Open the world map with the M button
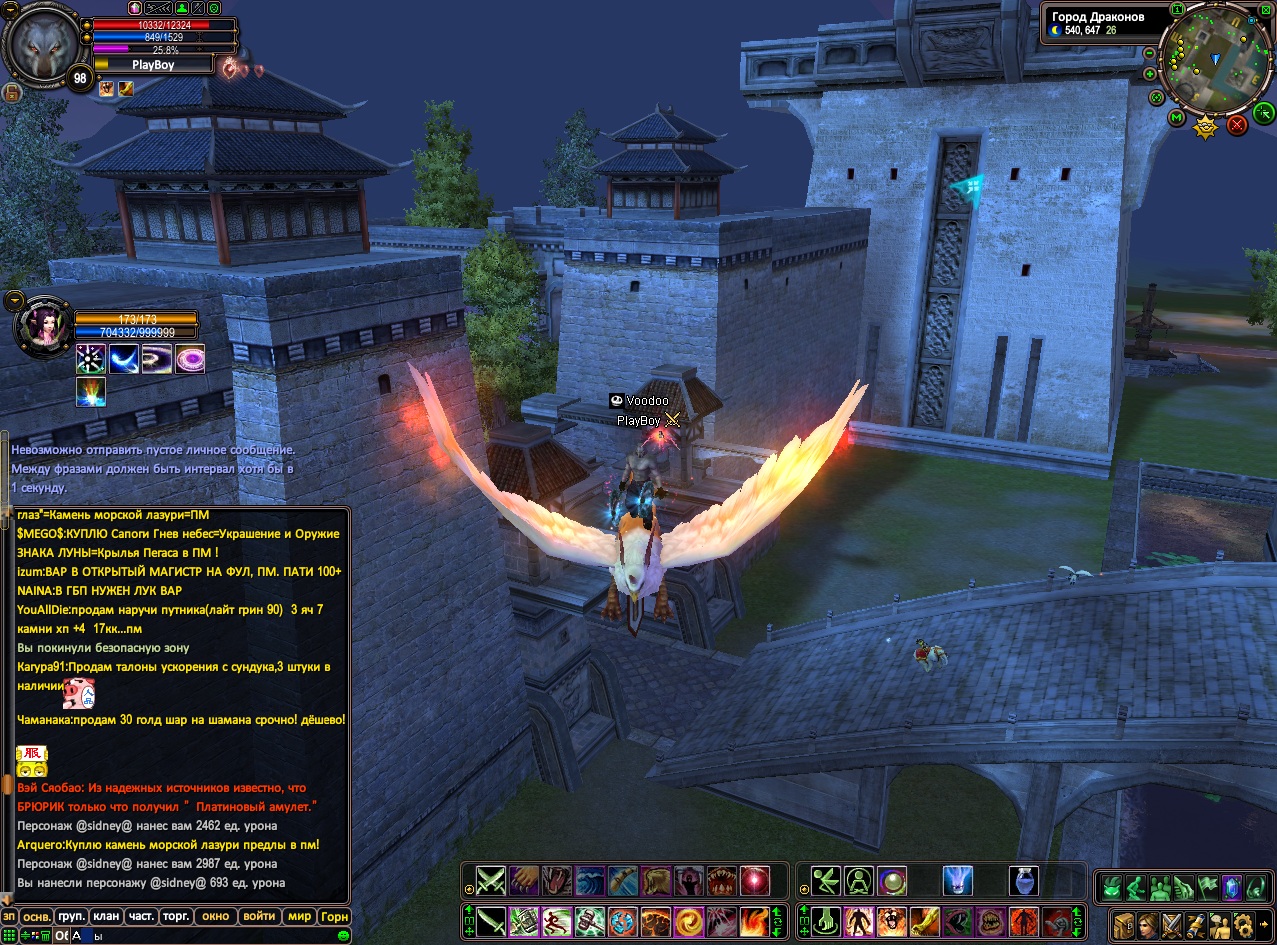The height and width of the screenshot is (945, 1277). coord(1176,119)
